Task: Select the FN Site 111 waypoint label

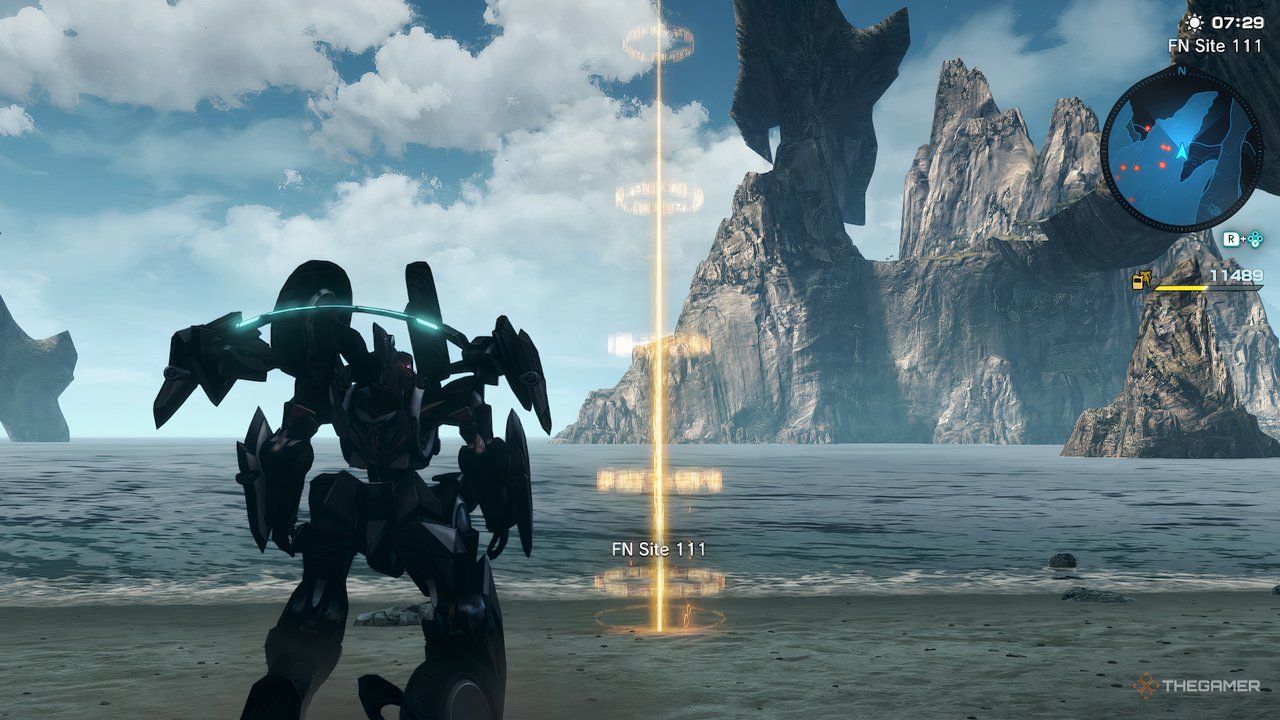Action: tap(658, 549)
